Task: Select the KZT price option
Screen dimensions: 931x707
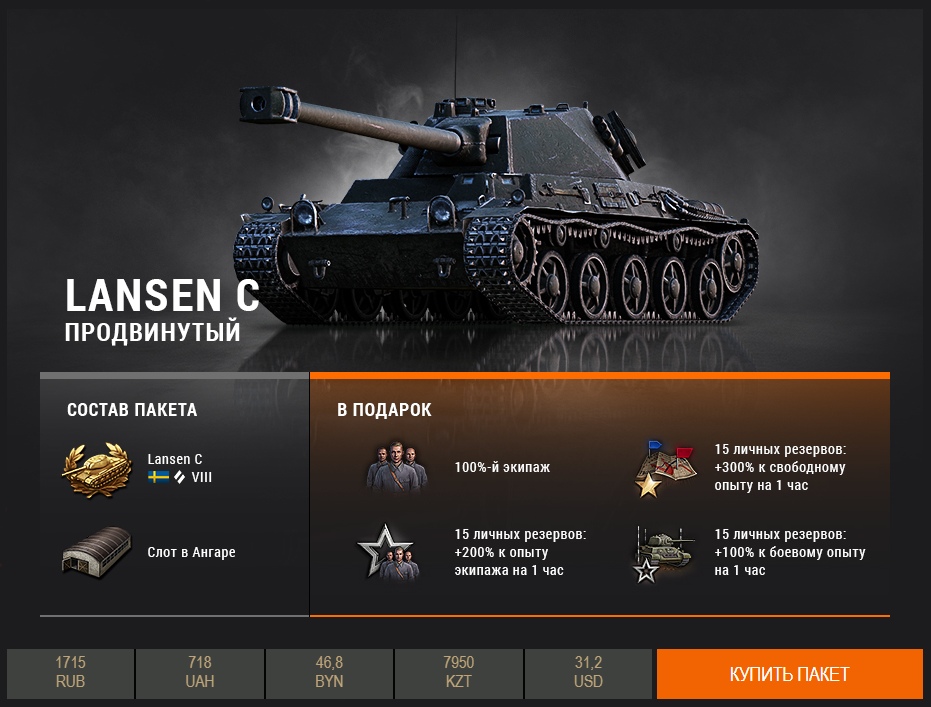Action: pos(459,673)
